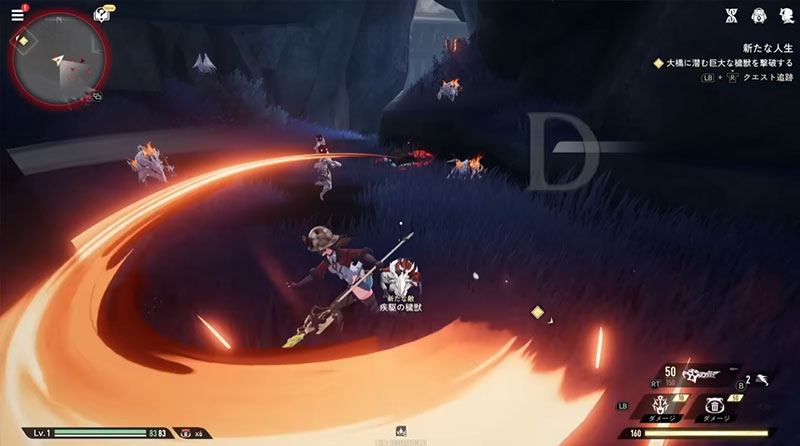
Task: Open the hamburger main menu
Action: point(17,14)
